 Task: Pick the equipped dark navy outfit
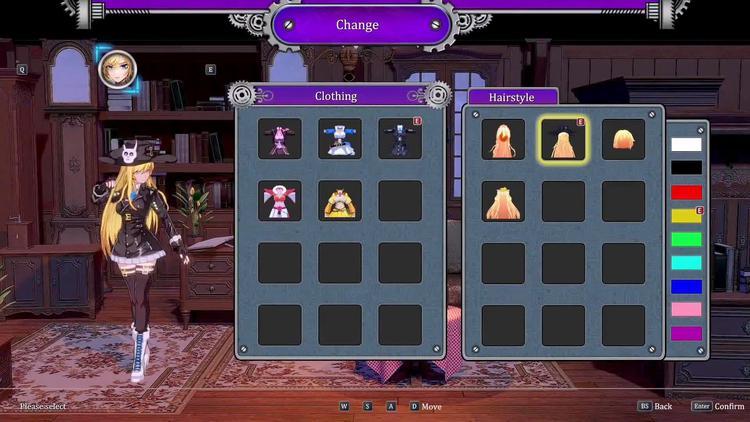pyautogui.click(x=400, y=140)
